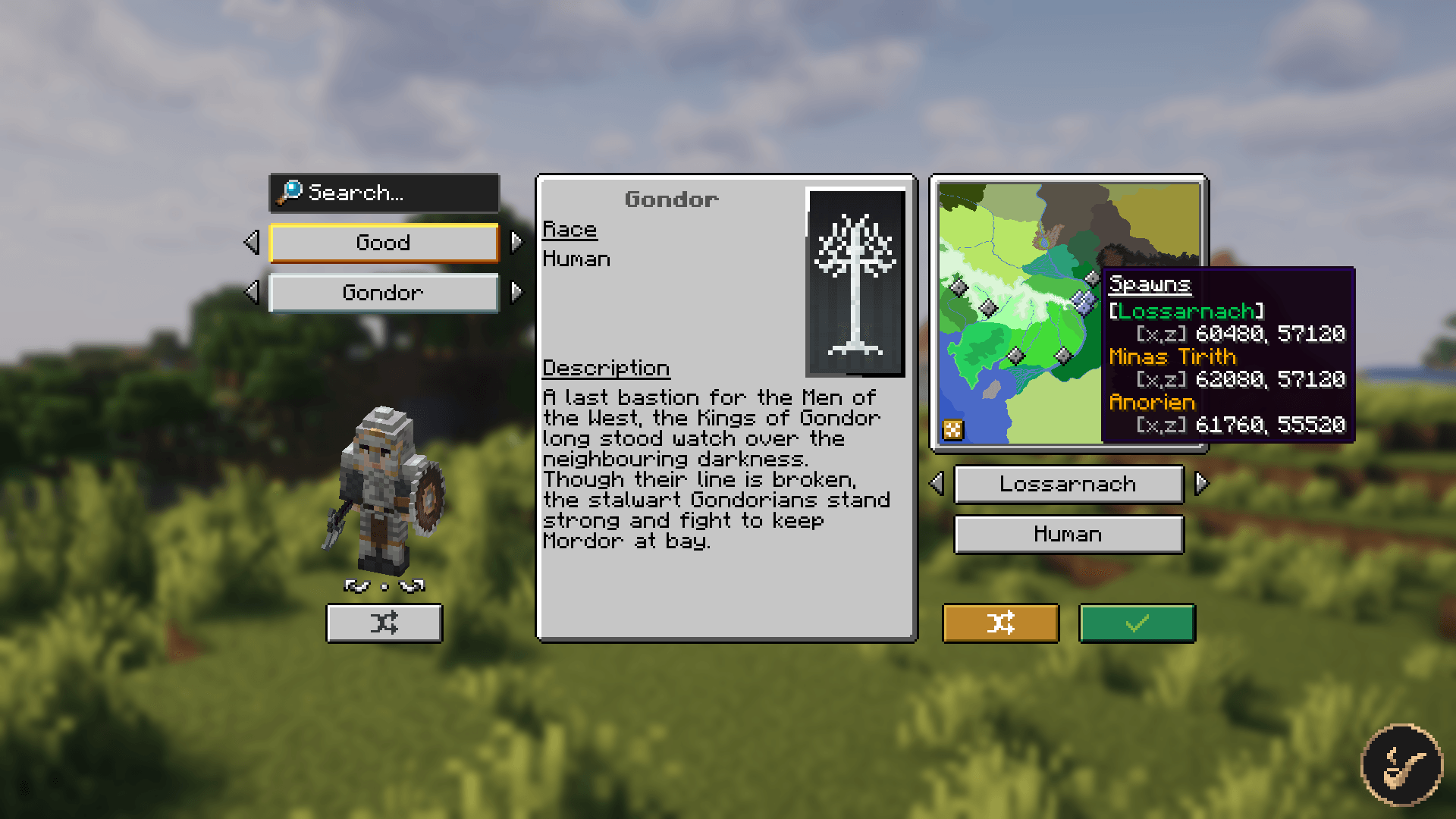Image resolution: width=1456 pixels, height=819 pixels.
Task: Toggle the marker grid icon on the map corner
Action: click(953, 429)
